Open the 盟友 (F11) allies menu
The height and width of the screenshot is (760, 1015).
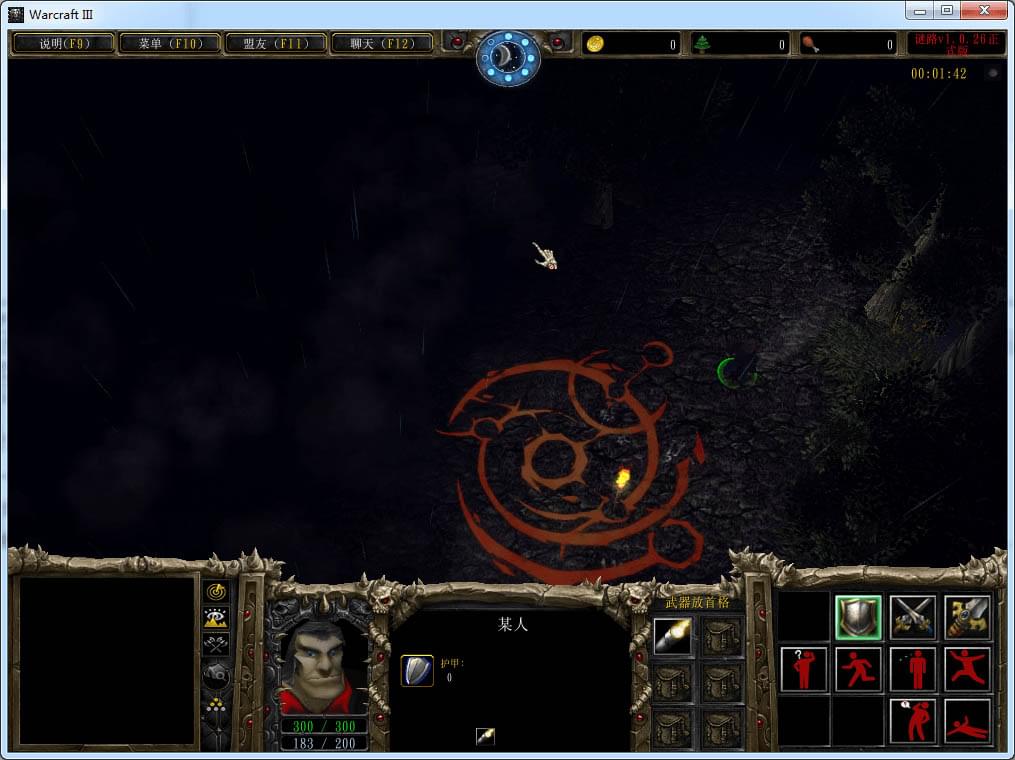coord(276,44)
